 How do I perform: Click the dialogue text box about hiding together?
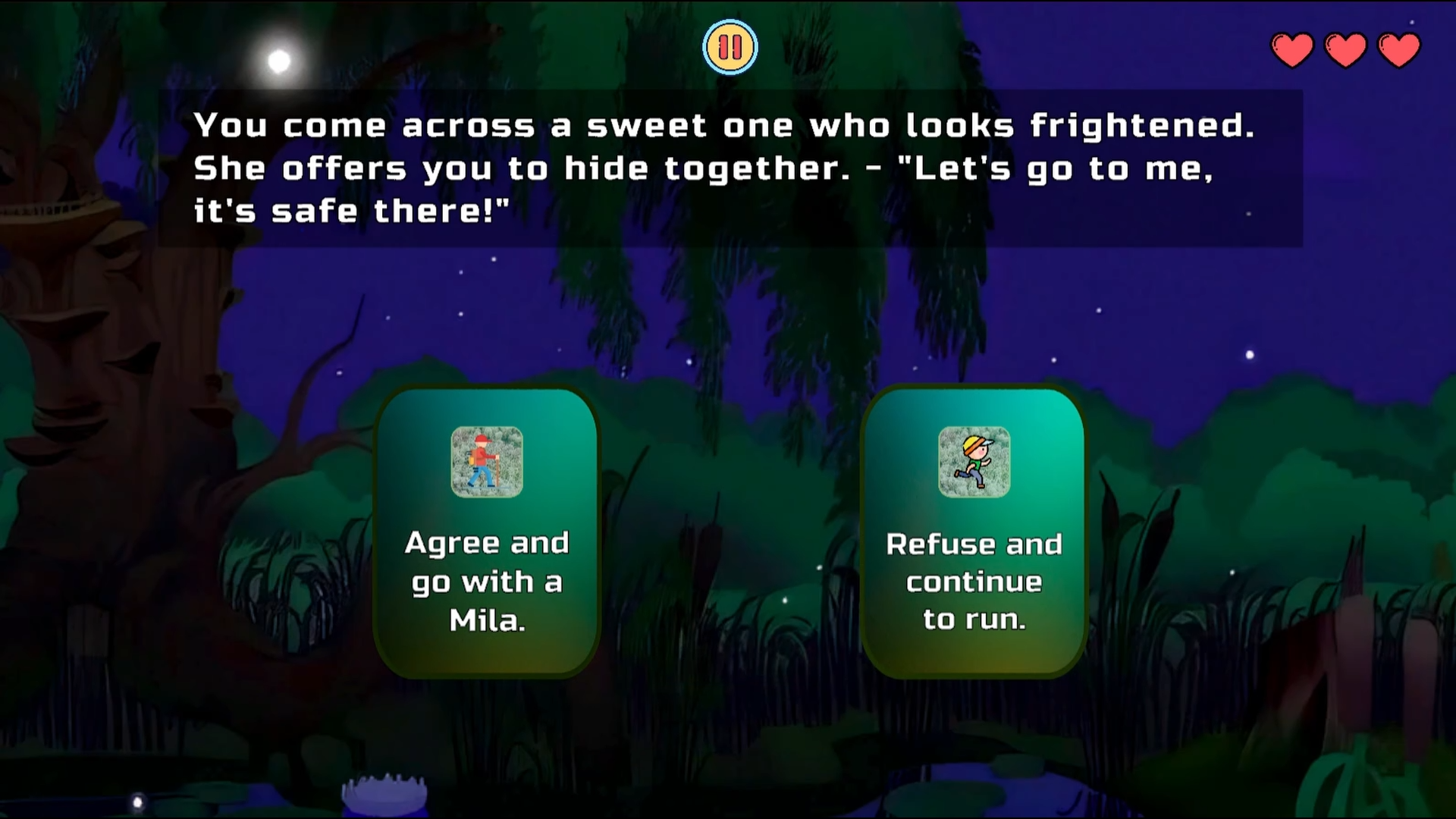(728, 168)
